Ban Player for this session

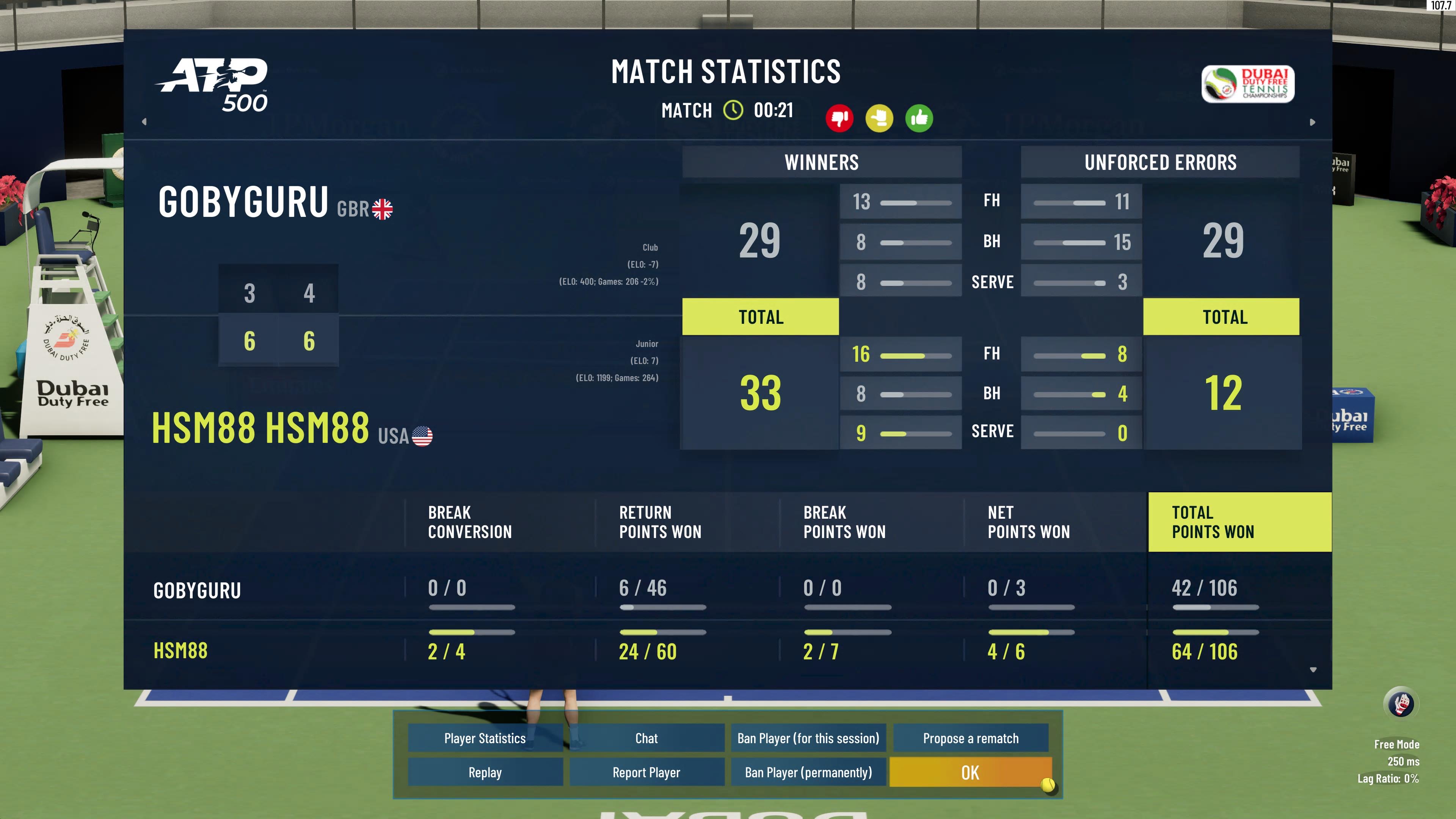click(808, 738)
